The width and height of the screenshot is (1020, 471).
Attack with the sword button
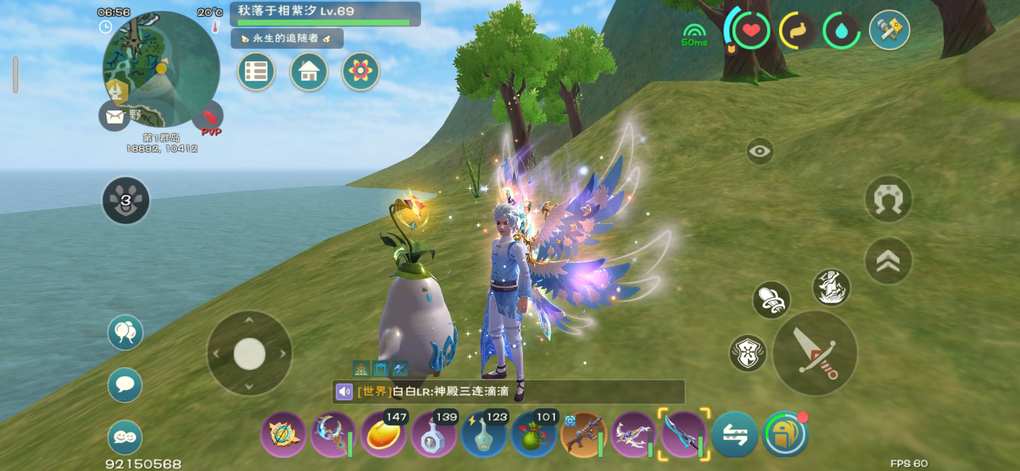click(814, 353)
